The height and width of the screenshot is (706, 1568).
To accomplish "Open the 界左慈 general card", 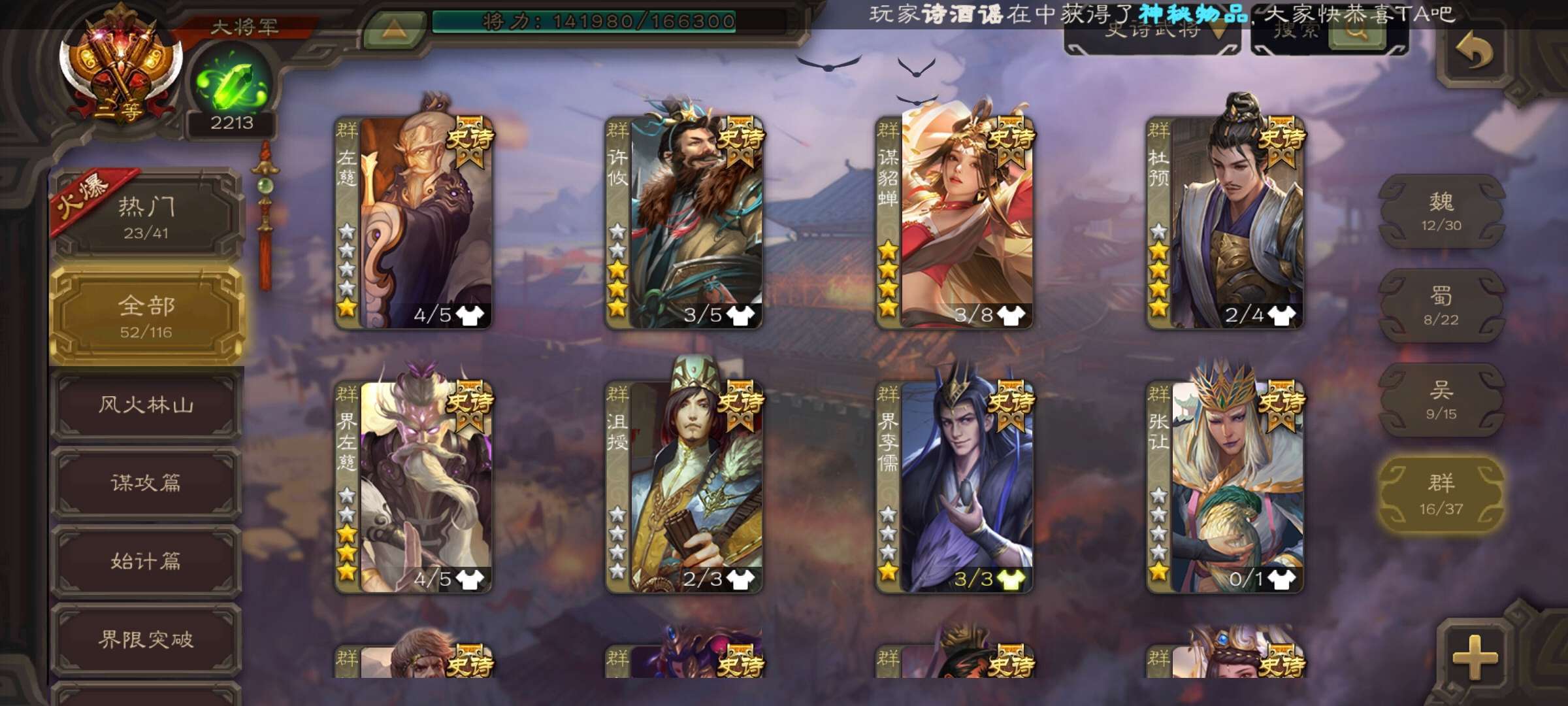I will tap(414, 487).
